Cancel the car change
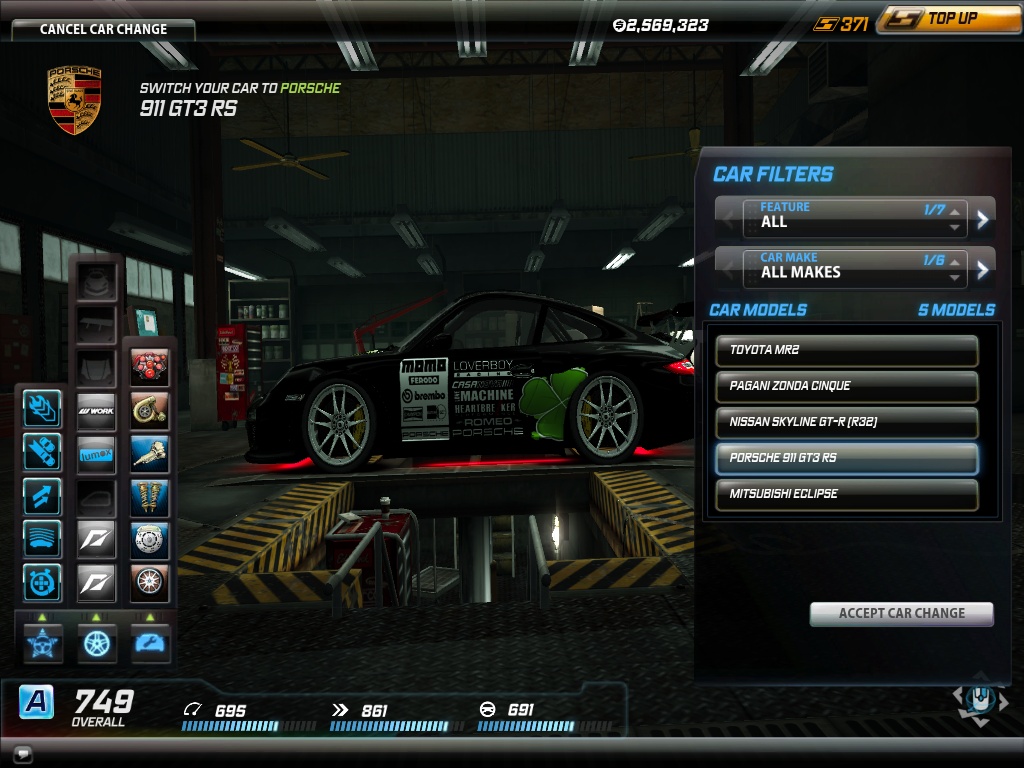 click(103, 29)
